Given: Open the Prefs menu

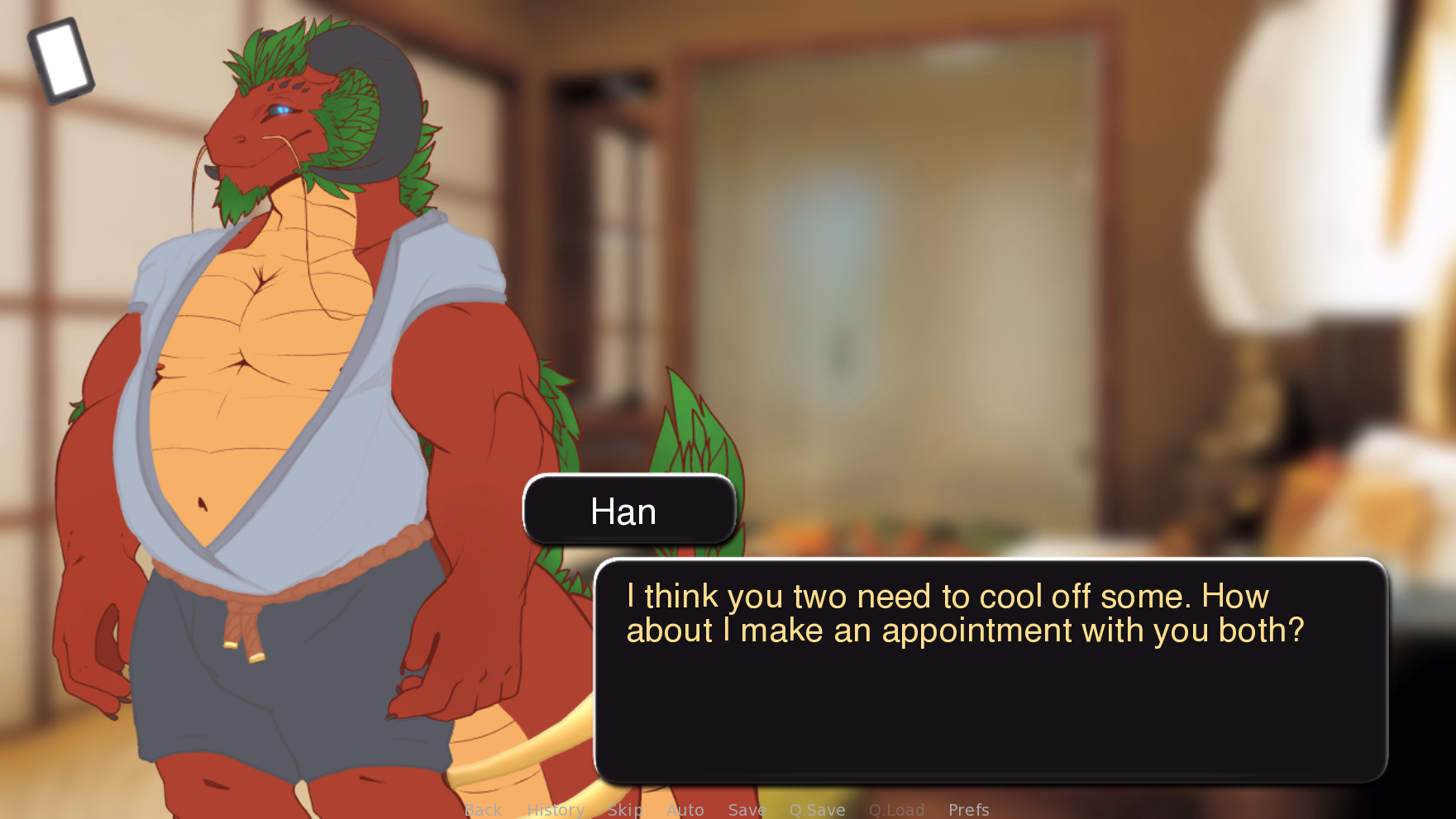Looking at the screenshot, I should point(968,810).
